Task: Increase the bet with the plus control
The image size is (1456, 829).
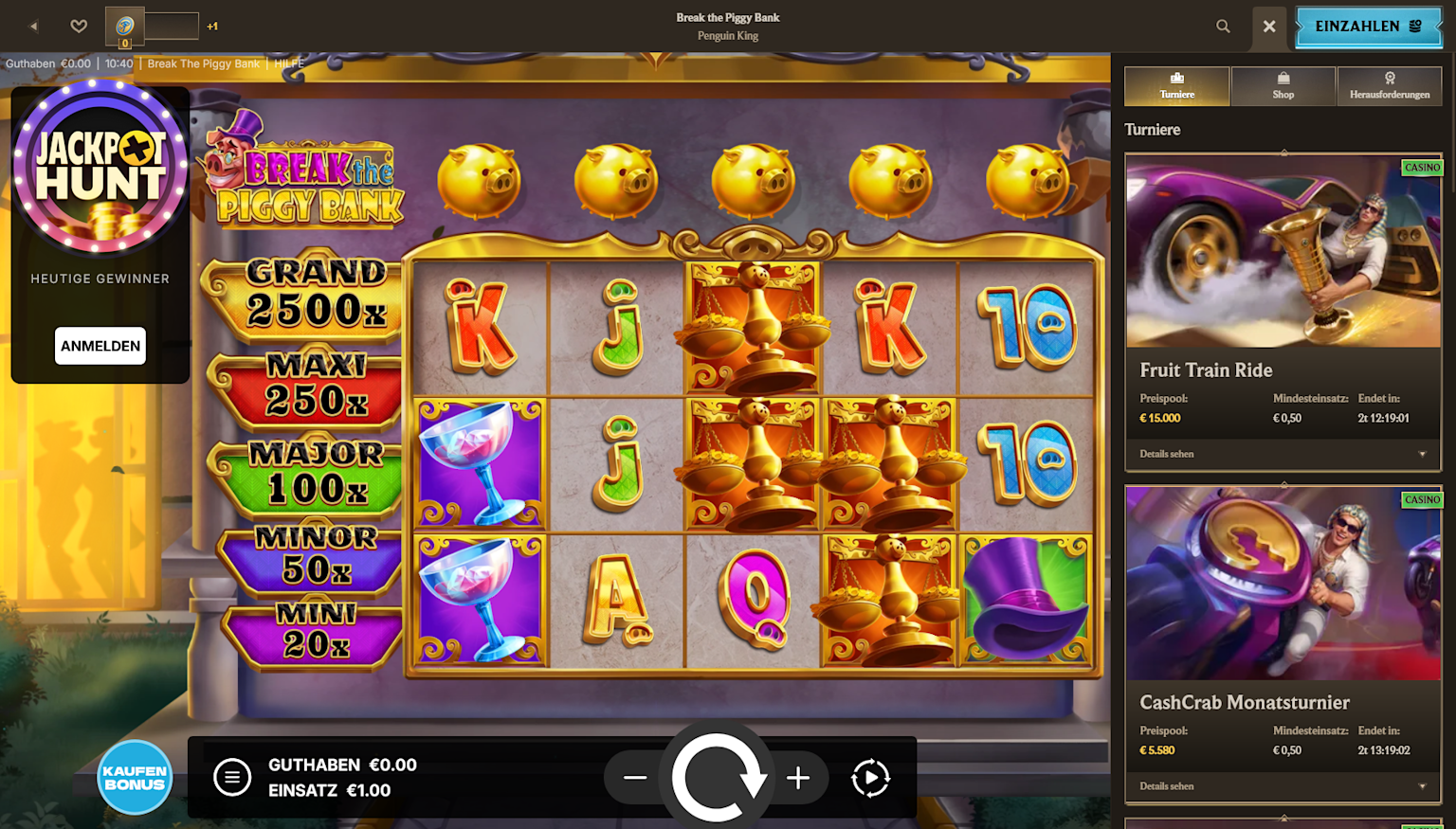Action: (798, 777)
